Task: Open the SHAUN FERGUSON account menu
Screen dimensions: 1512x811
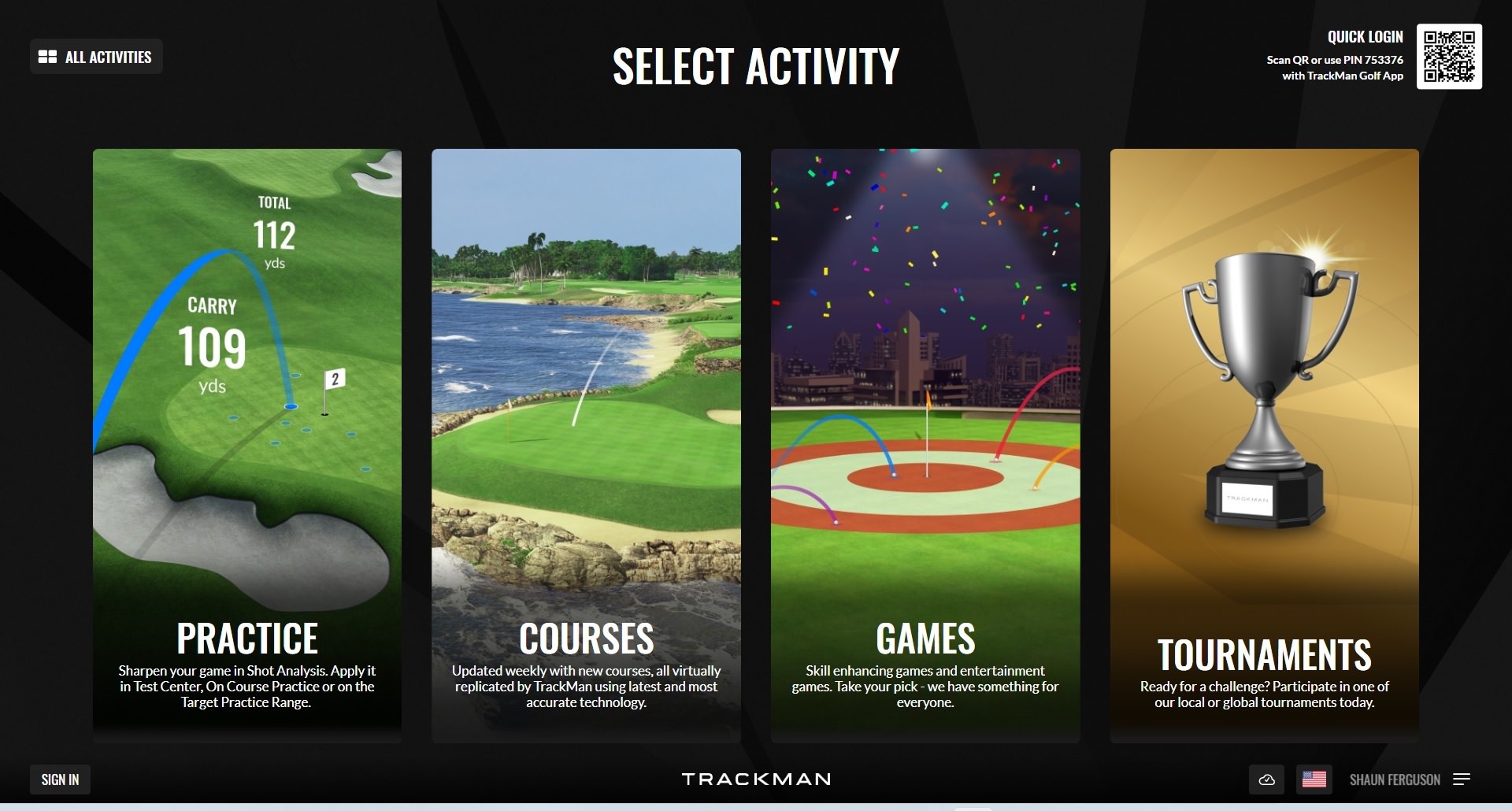Action: [1394, 780]
